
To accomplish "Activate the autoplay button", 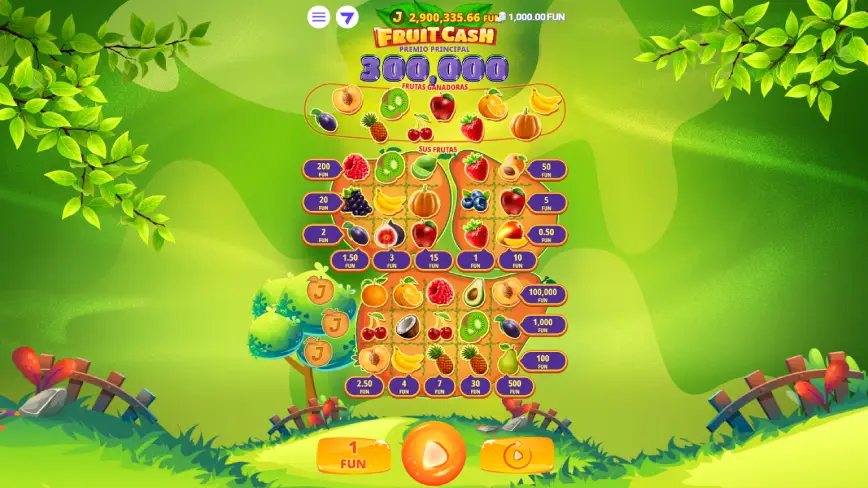I will click(x=516, y=456).
